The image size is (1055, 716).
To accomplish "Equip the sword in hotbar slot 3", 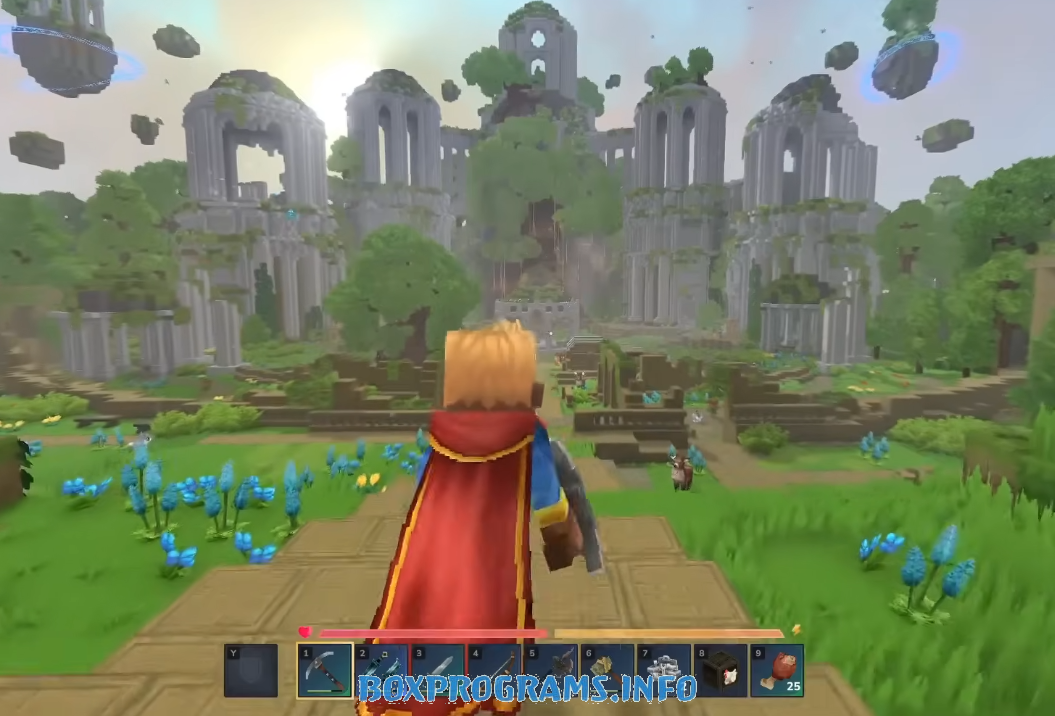I will 438,670.
